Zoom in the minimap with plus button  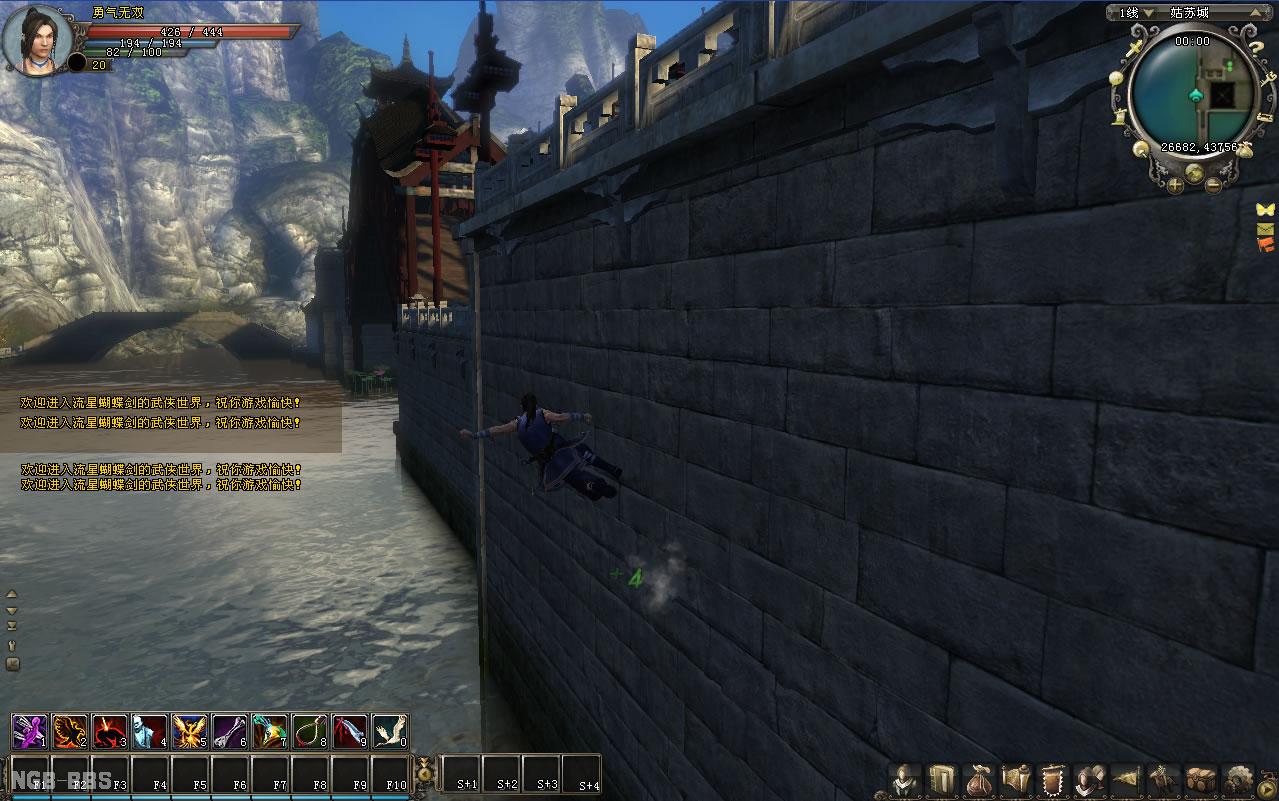1176,186
